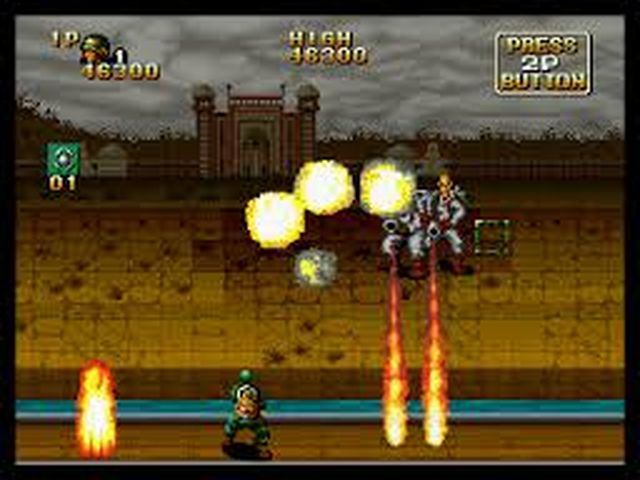Select the green grenade bomb icon

[x=63, y=158]
